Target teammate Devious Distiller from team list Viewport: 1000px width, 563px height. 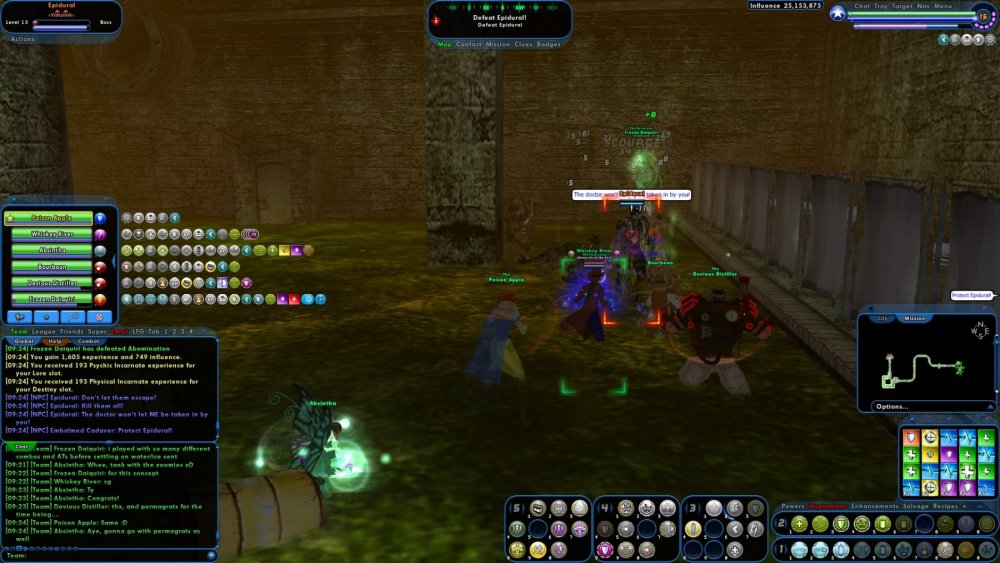(x=51, y=283)
